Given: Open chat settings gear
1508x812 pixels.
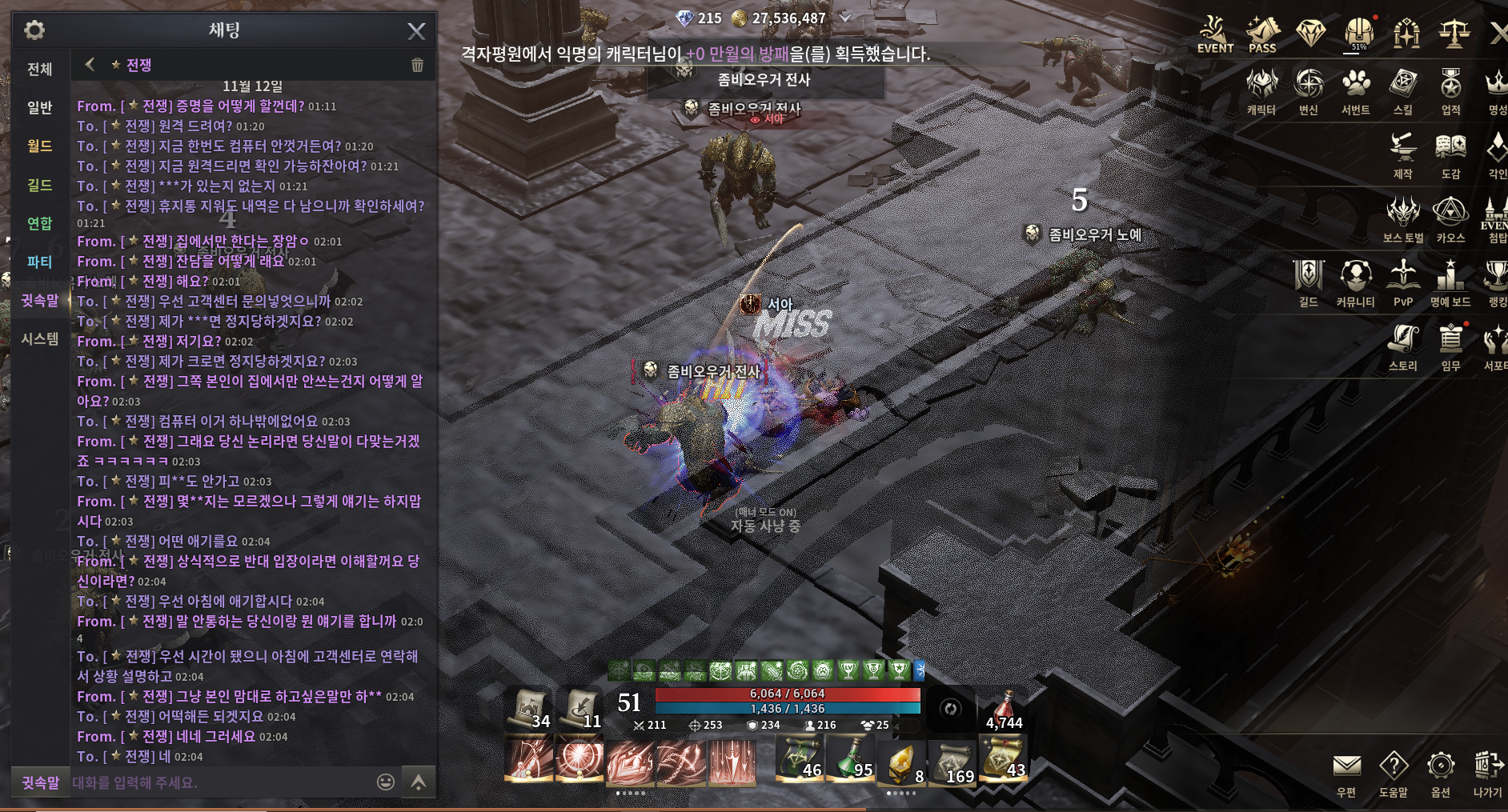Looking at the screenshot, I should point(34,30).
